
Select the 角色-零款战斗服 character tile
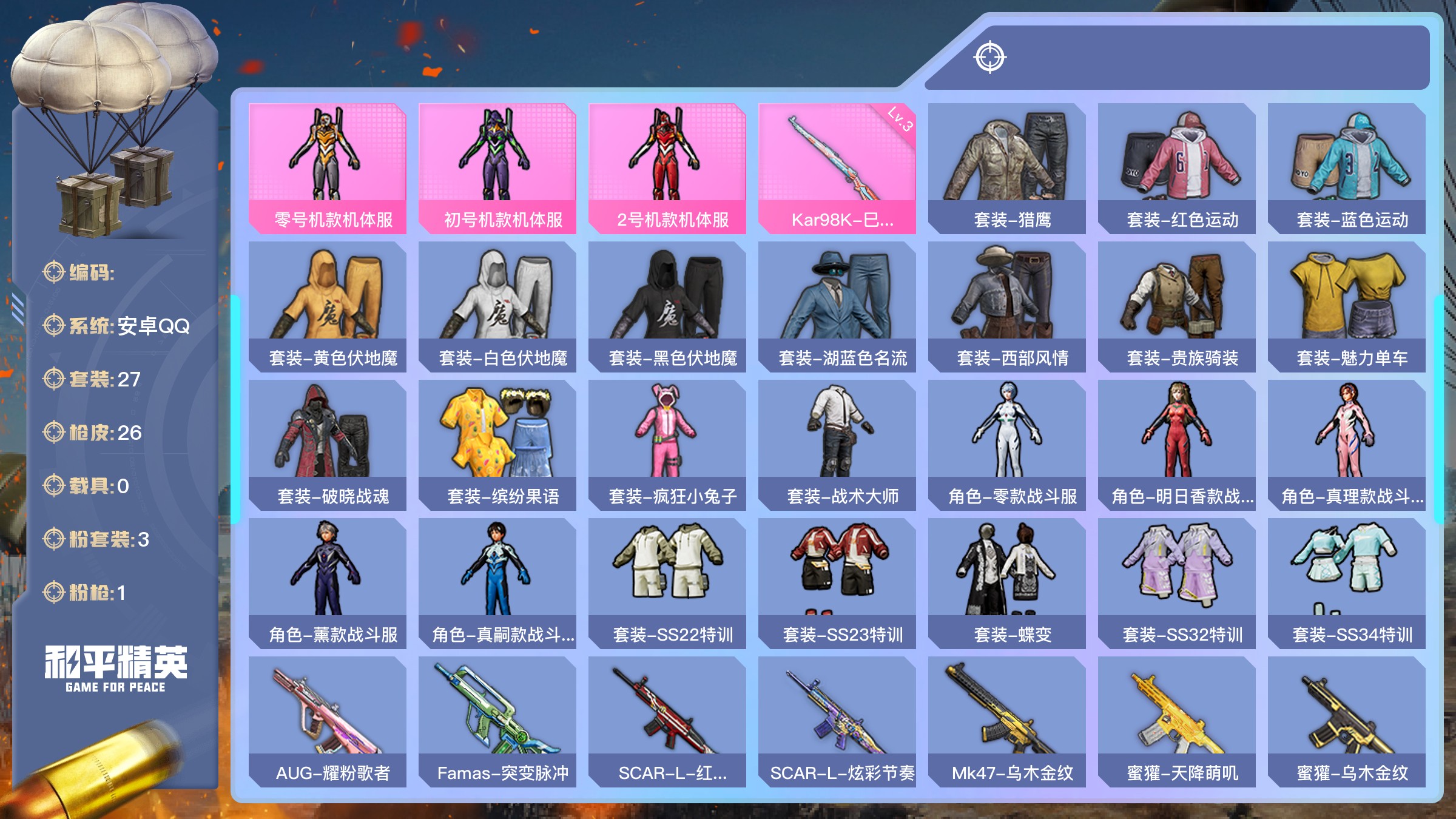click(1007, 445)
